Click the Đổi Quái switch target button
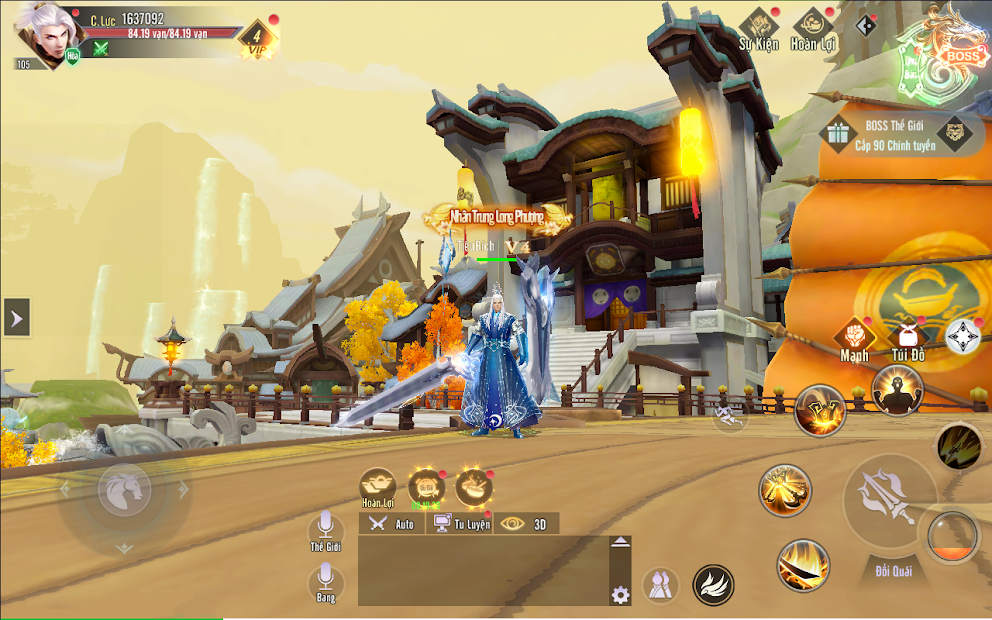 click(888, 571)
